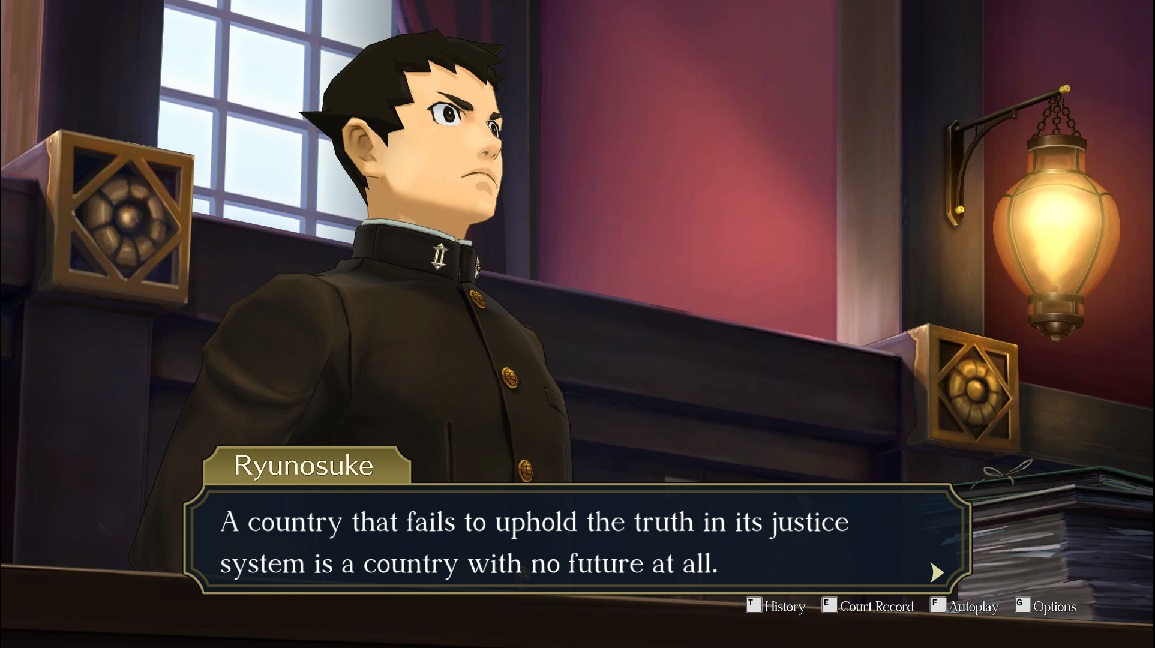Image resolution: width=1155 pixels, height=648 pixels.
Task: Advance dialogue with the yellow arrow
Action: (x=936, y=572)
